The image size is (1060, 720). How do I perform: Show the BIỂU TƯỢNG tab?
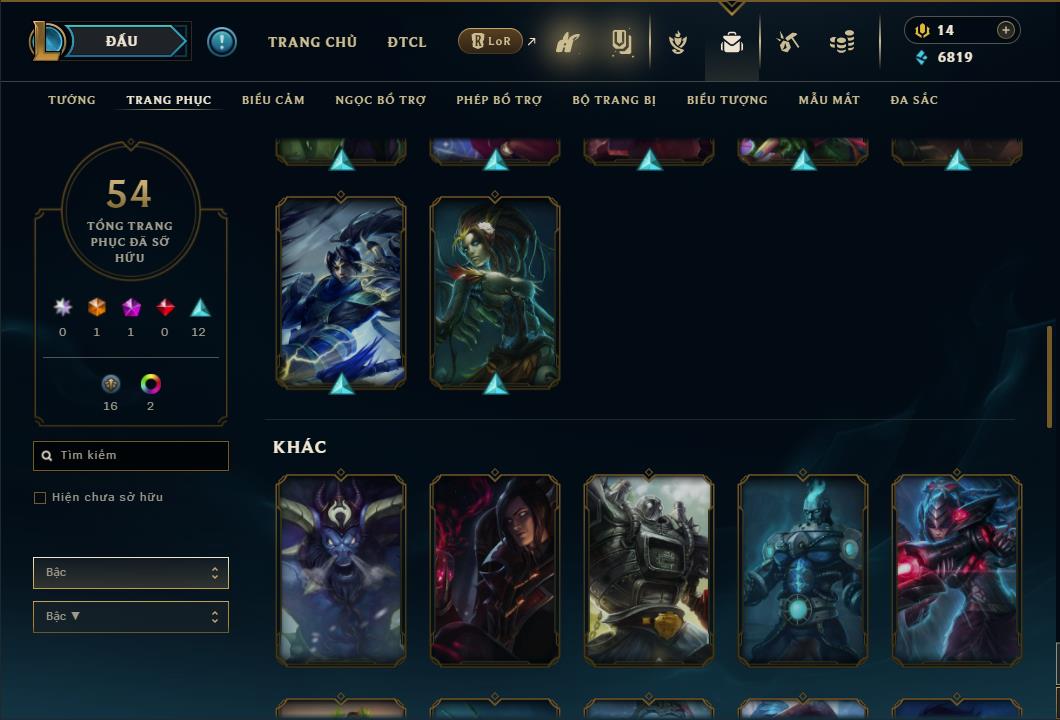[727, 100]
